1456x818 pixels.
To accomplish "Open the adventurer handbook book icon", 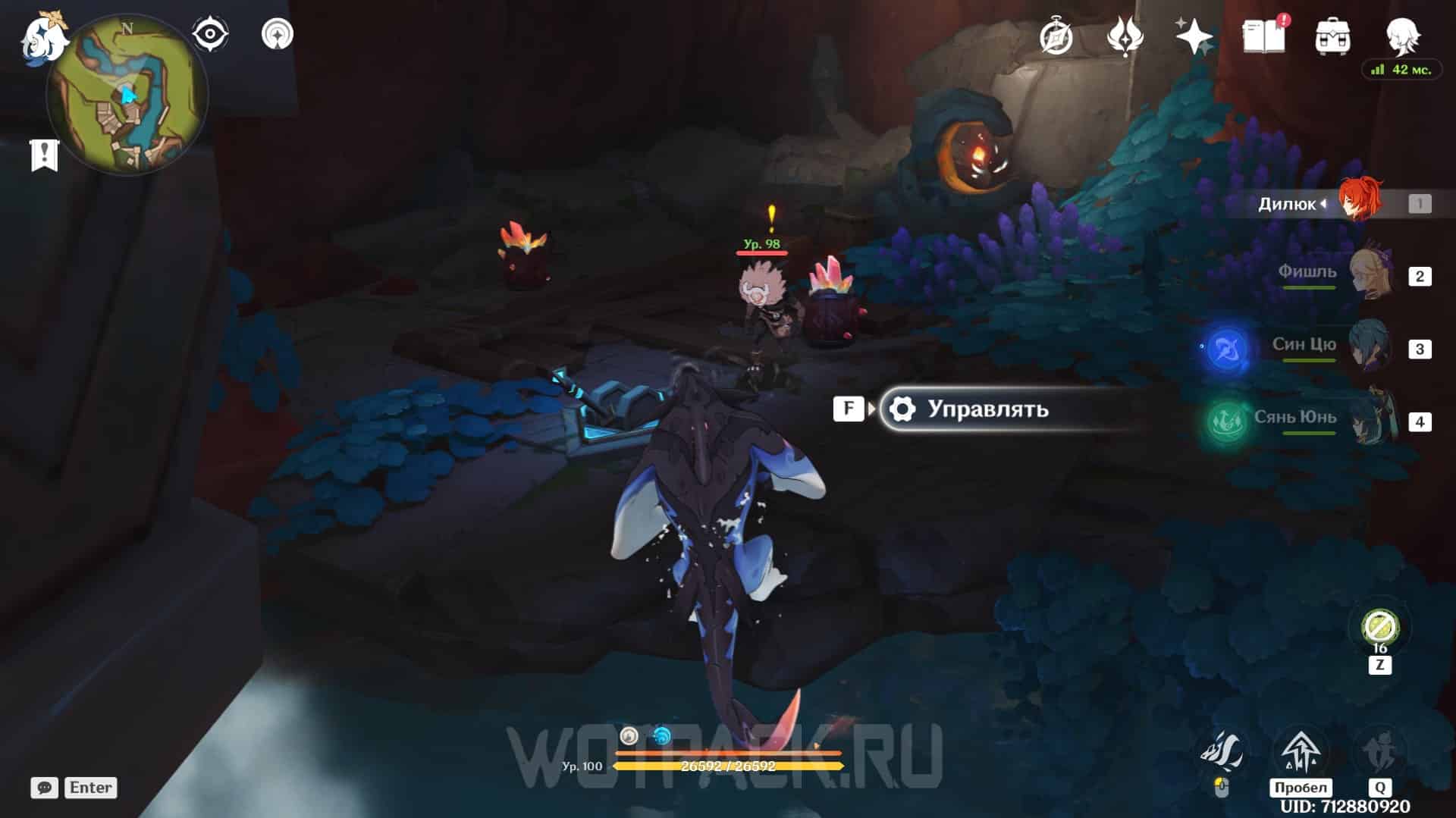I will [1263, 36].
